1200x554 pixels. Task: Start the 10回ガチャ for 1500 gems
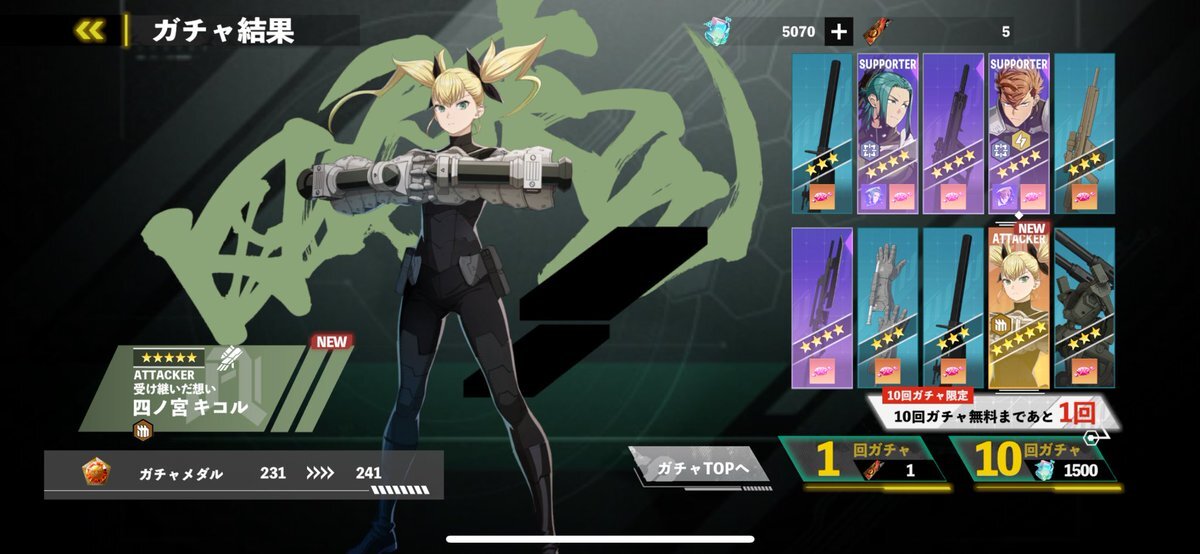tap(1032, 460)
